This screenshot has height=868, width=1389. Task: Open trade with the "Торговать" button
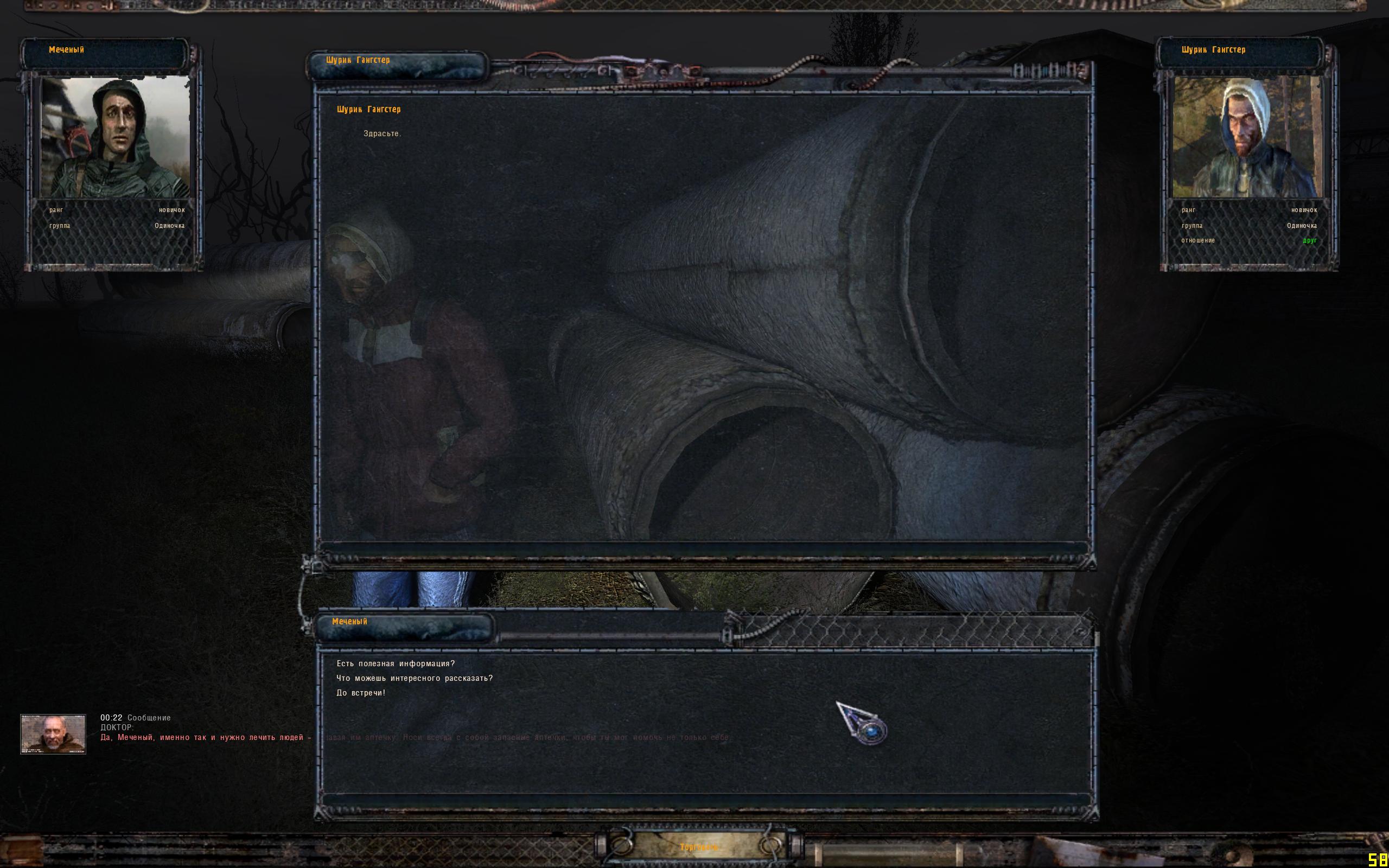coord(698,847)
